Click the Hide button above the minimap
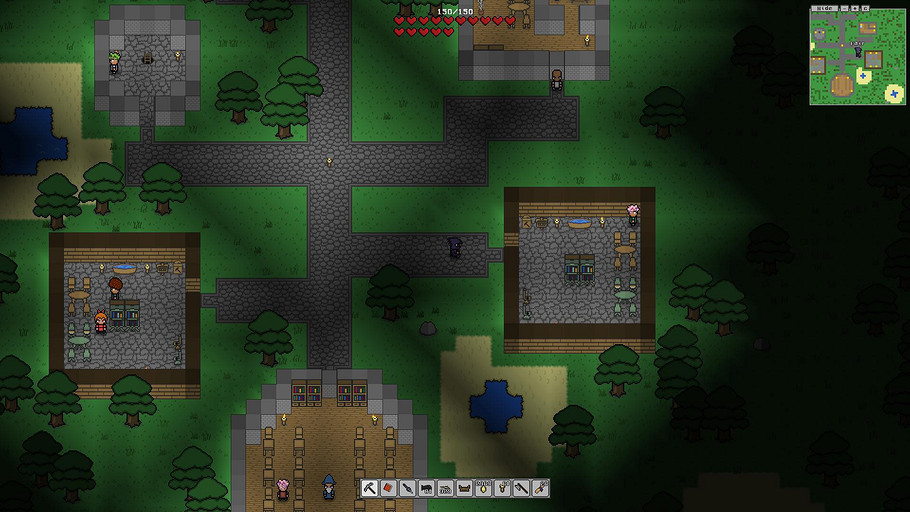The image size is (910, 512). click(825, 8)
